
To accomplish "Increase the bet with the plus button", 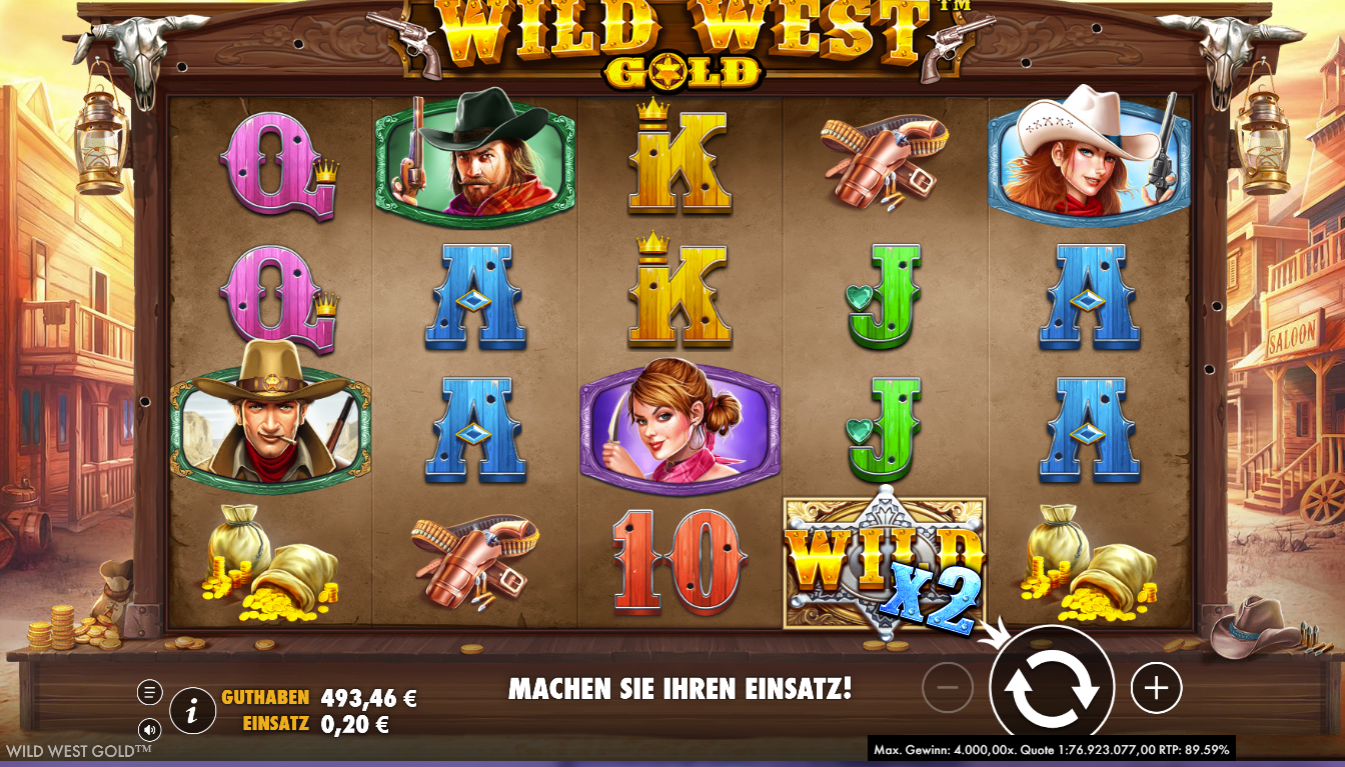I will point(1155,686).
